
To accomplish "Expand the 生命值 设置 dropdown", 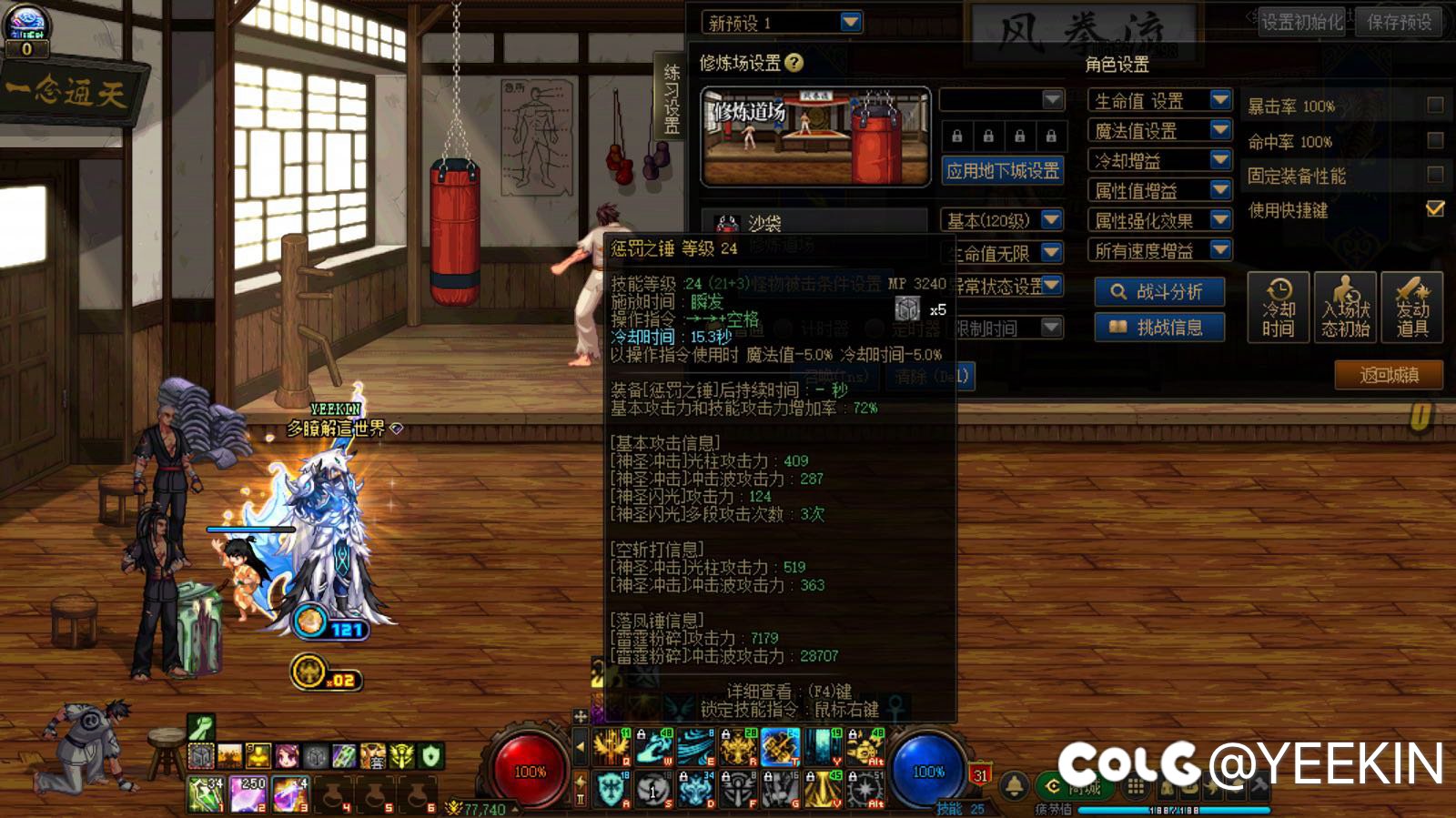I will 1218,100.
